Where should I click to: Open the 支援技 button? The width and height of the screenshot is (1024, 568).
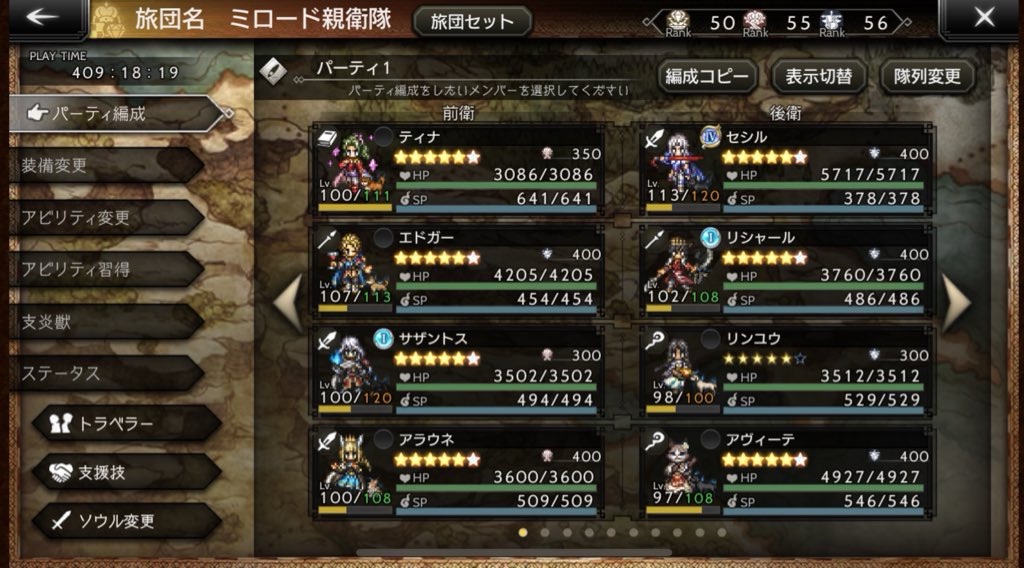(x=124, y=472)
